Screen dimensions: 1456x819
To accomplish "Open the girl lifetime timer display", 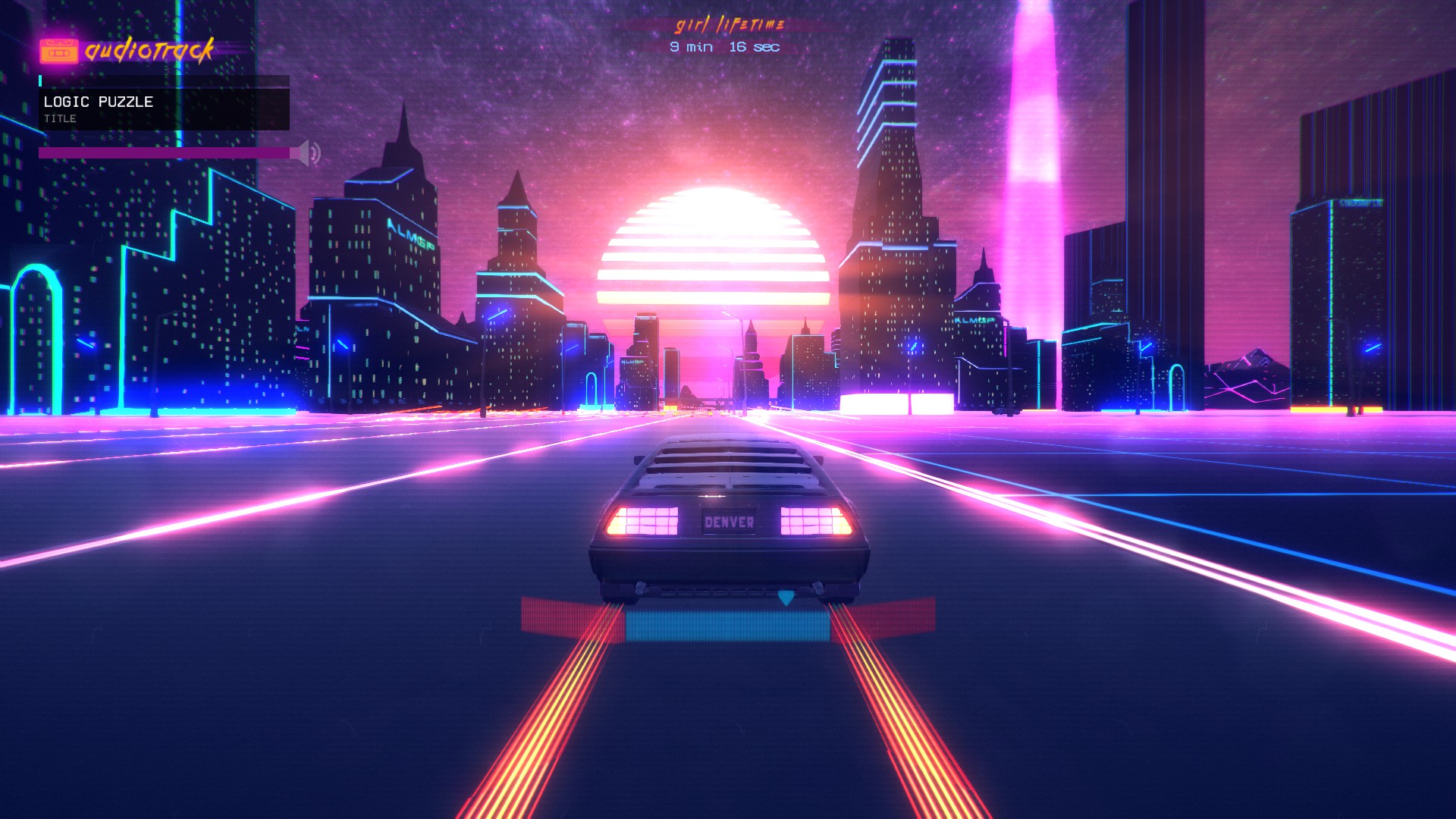I will 724,34.
